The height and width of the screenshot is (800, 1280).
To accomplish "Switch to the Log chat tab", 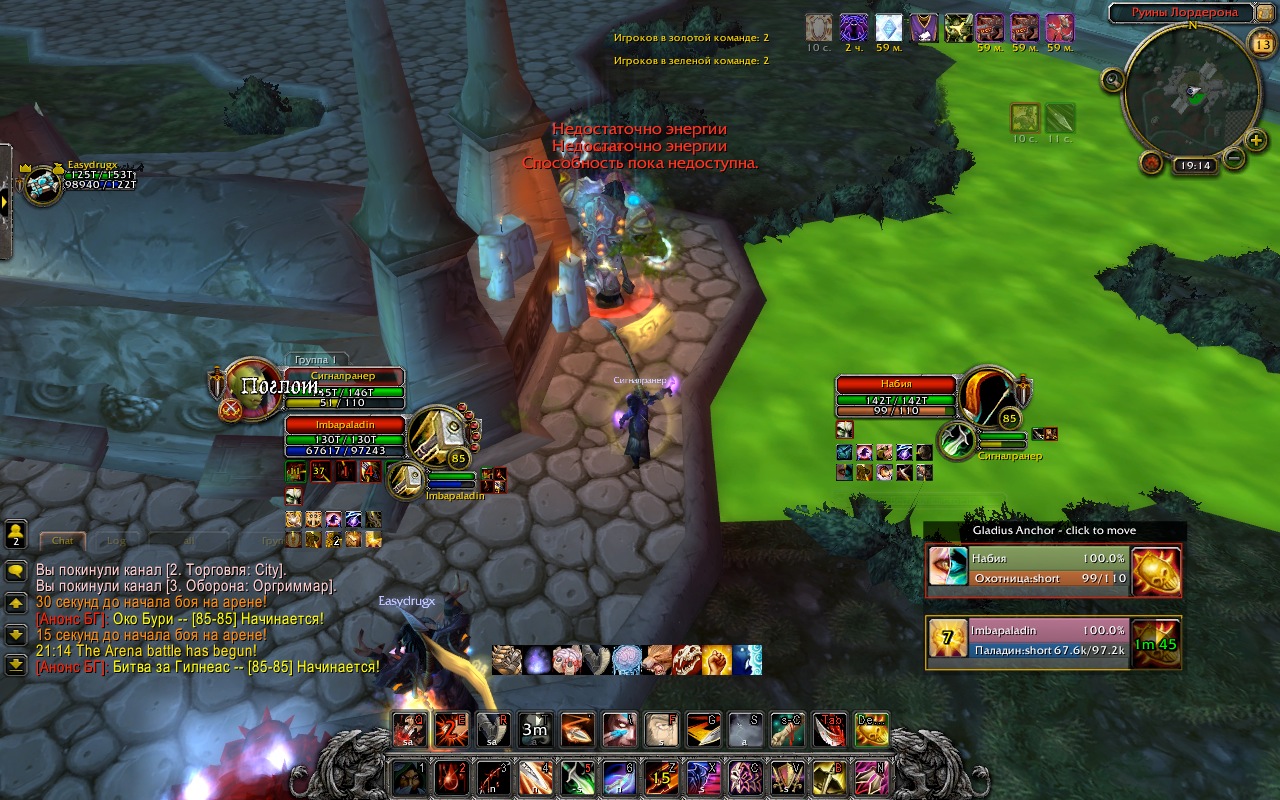I will (117, 540).
